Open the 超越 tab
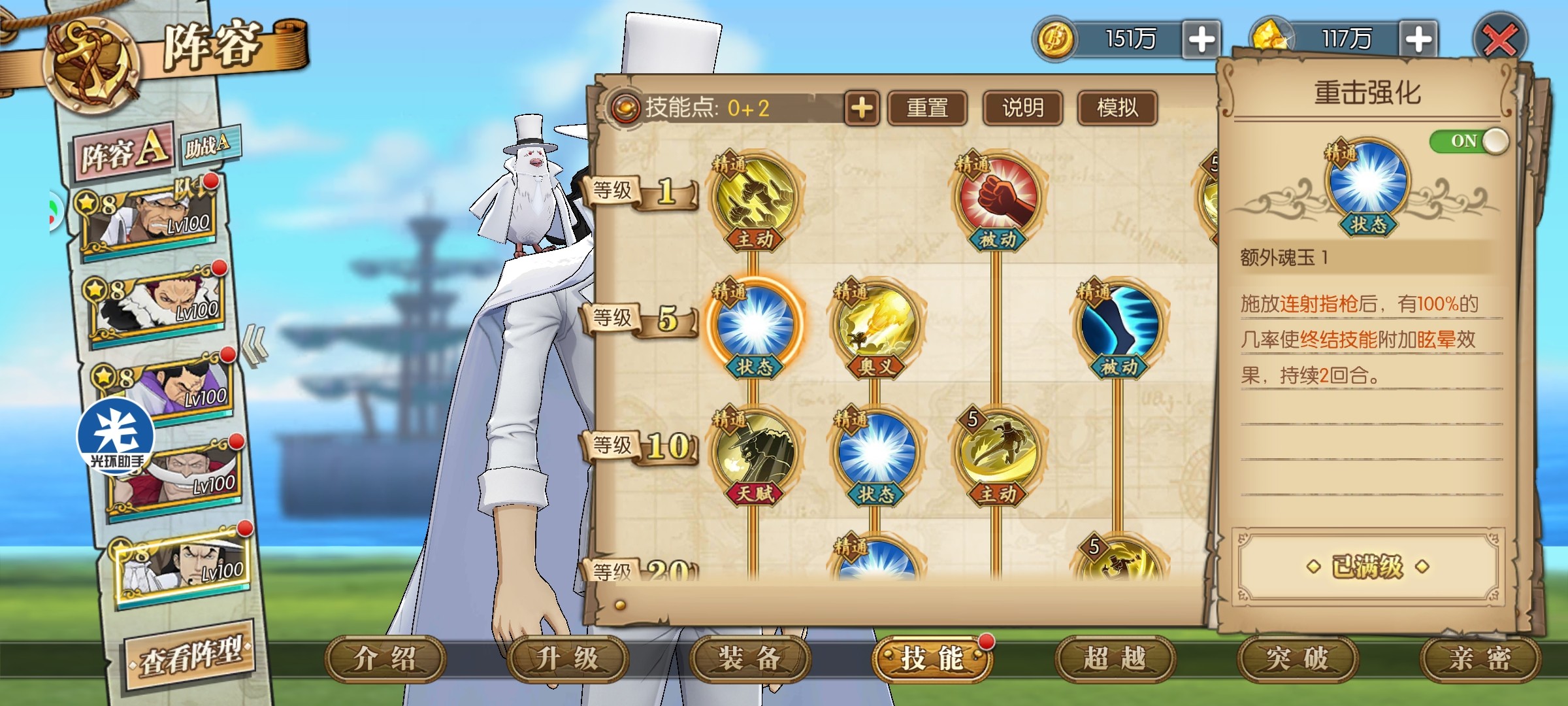 click(1115, 658)
